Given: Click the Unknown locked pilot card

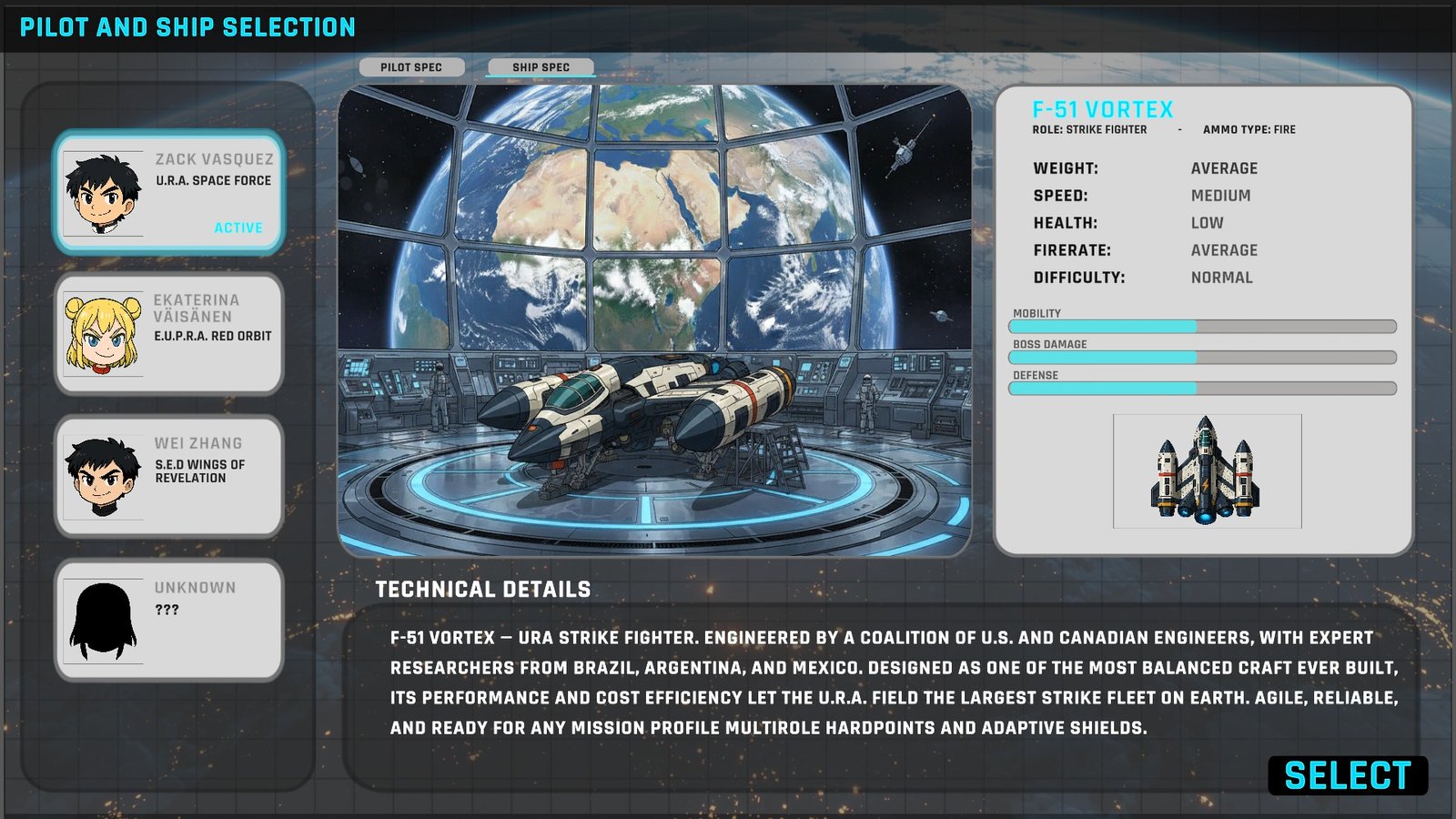Looking at the screenshot, I should 169,620.
